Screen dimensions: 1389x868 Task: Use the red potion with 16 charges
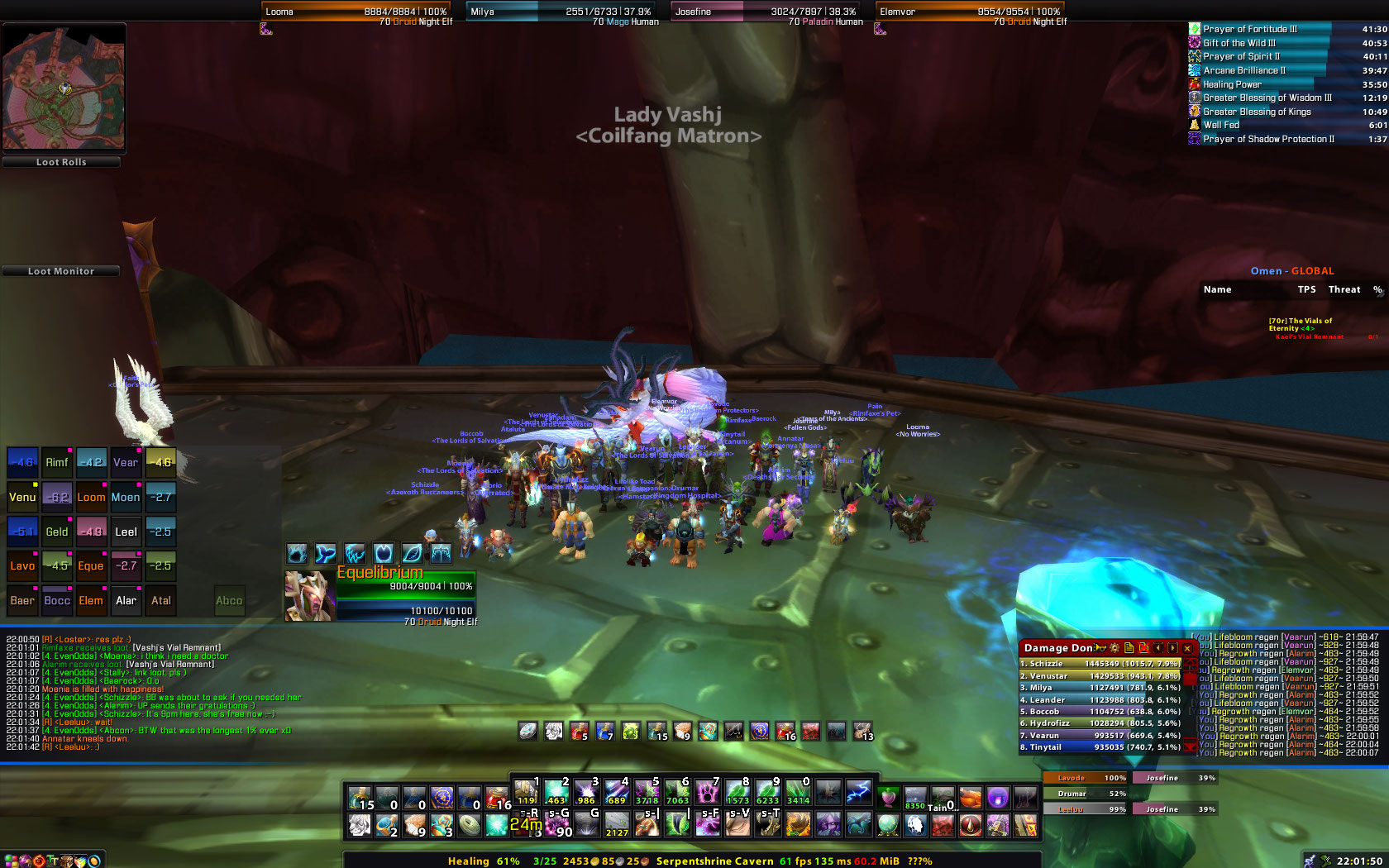click(x=498, y=799)
